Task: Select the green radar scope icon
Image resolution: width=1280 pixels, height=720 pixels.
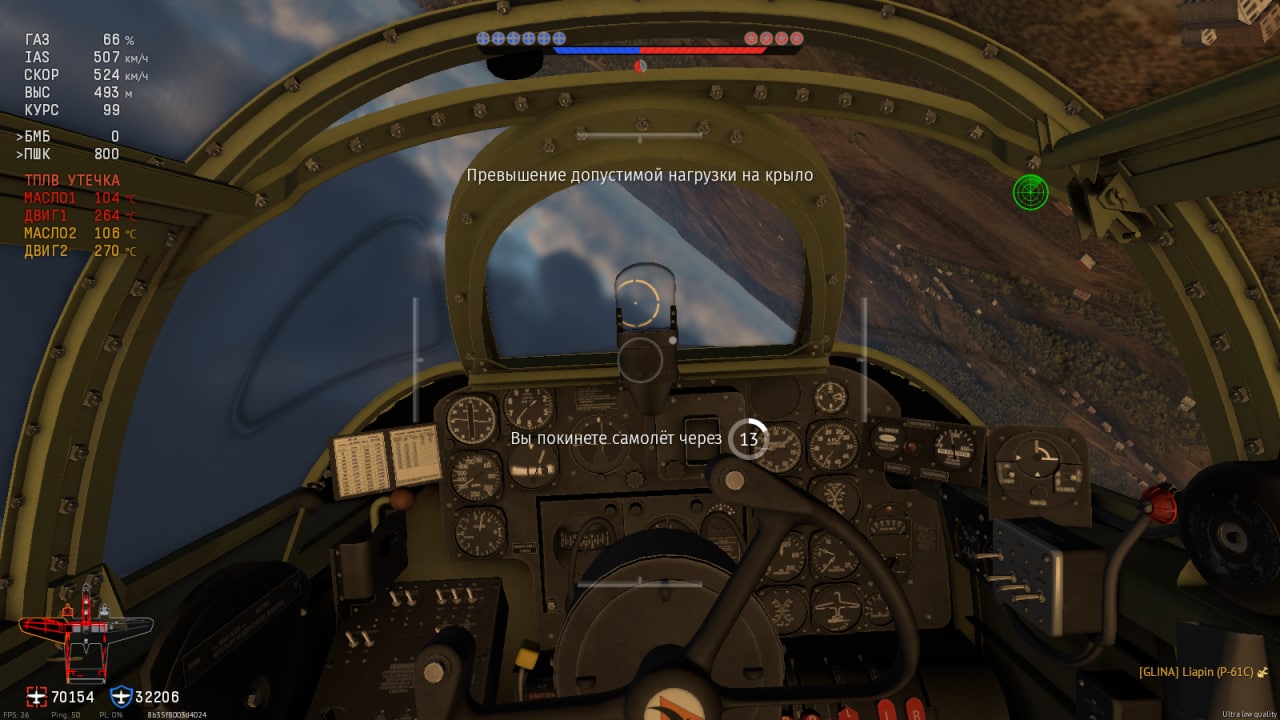Action: [1030, 191]
